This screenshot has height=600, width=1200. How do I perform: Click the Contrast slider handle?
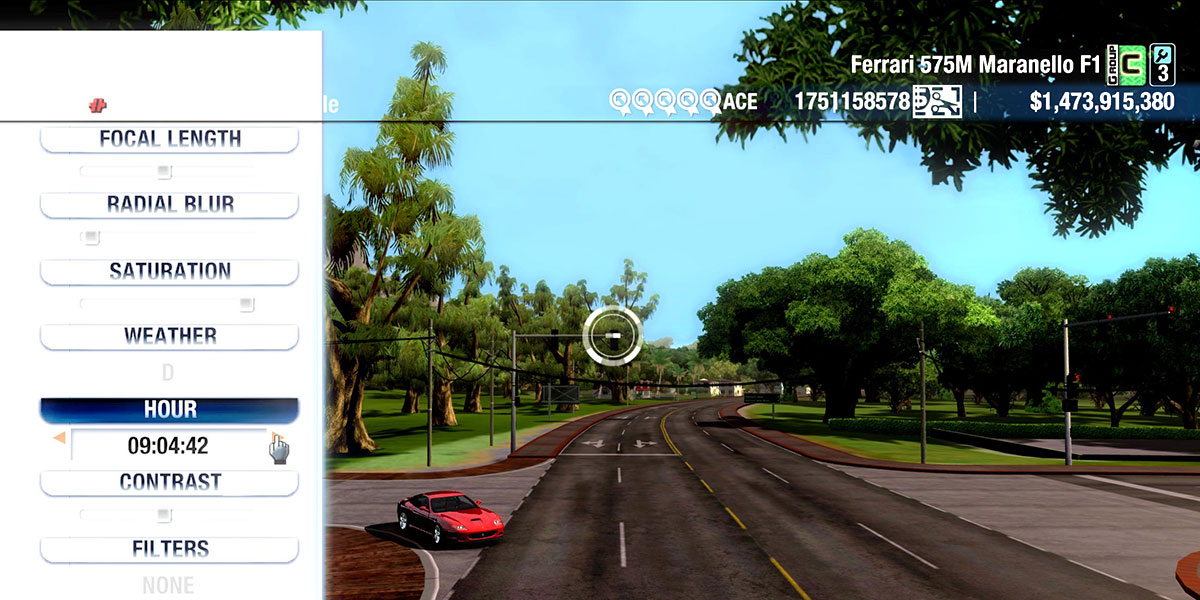[x=164, y=516]
